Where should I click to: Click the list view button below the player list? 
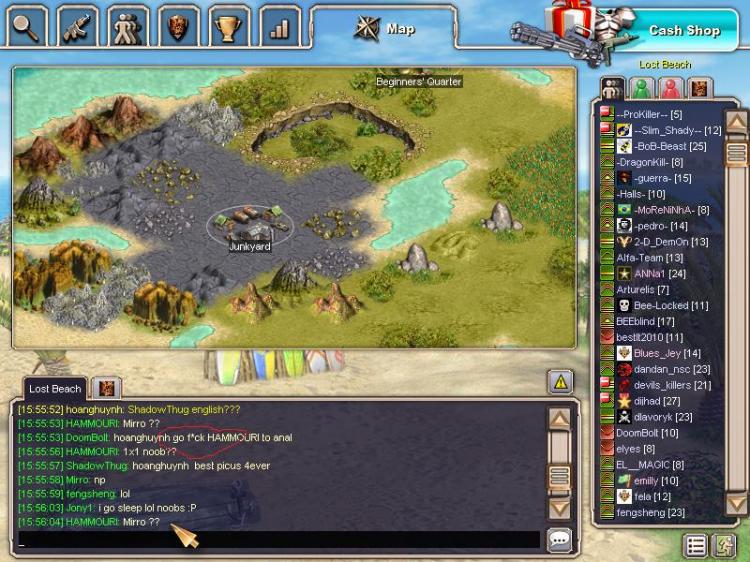tap(696, 545)
